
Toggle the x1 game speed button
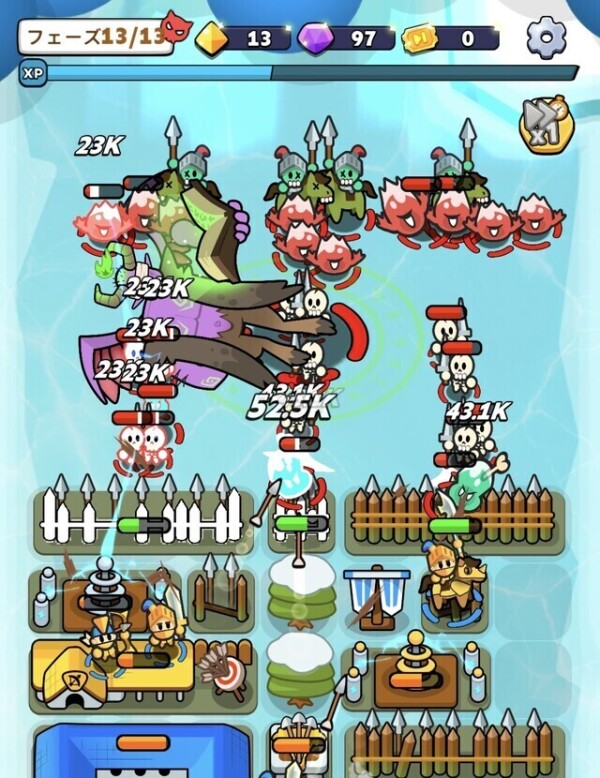coord(543,121)
